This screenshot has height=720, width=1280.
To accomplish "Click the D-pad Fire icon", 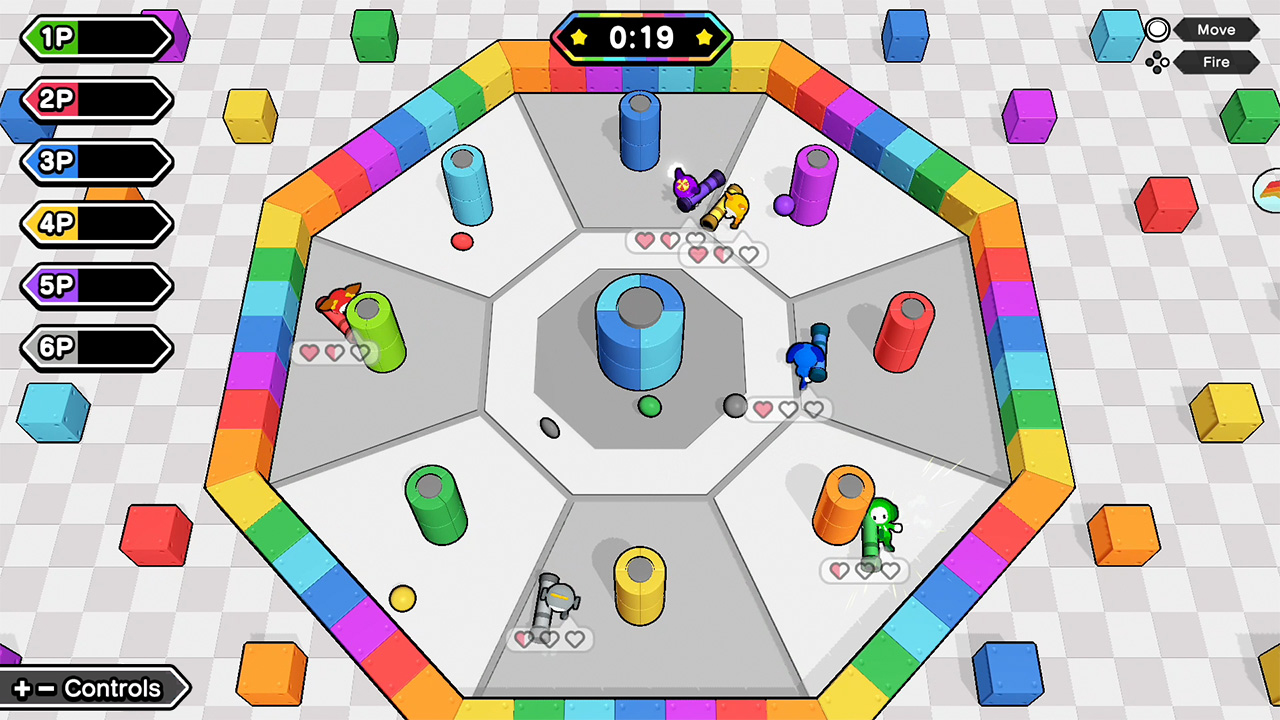I will (x=1157, y=62).
